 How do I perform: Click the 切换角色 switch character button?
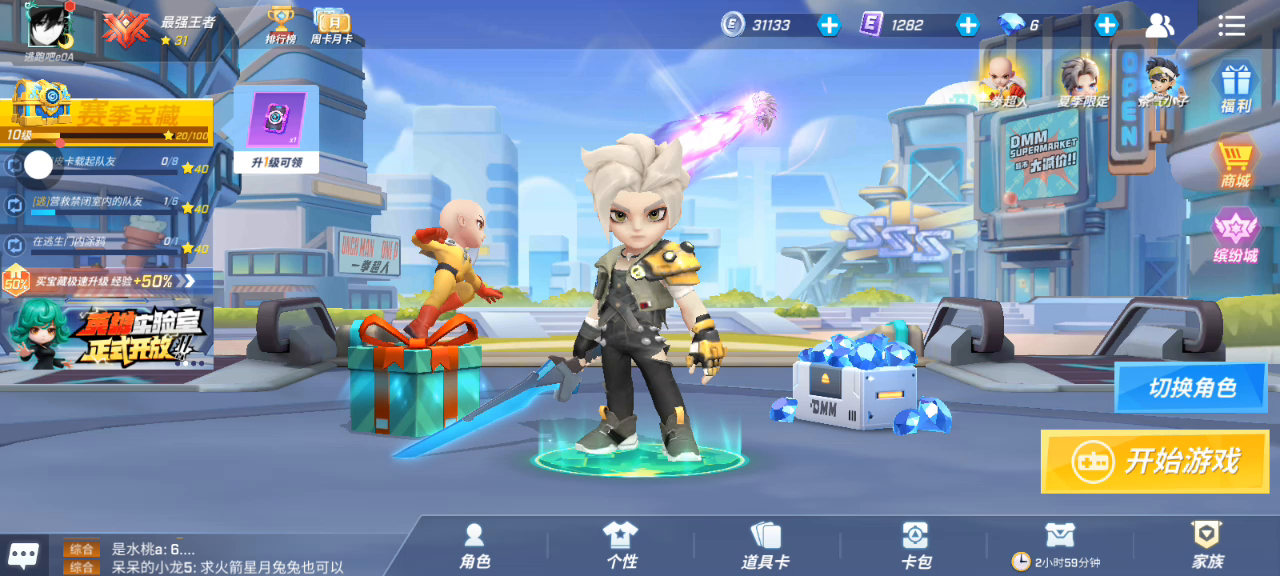coord(1191,388)
